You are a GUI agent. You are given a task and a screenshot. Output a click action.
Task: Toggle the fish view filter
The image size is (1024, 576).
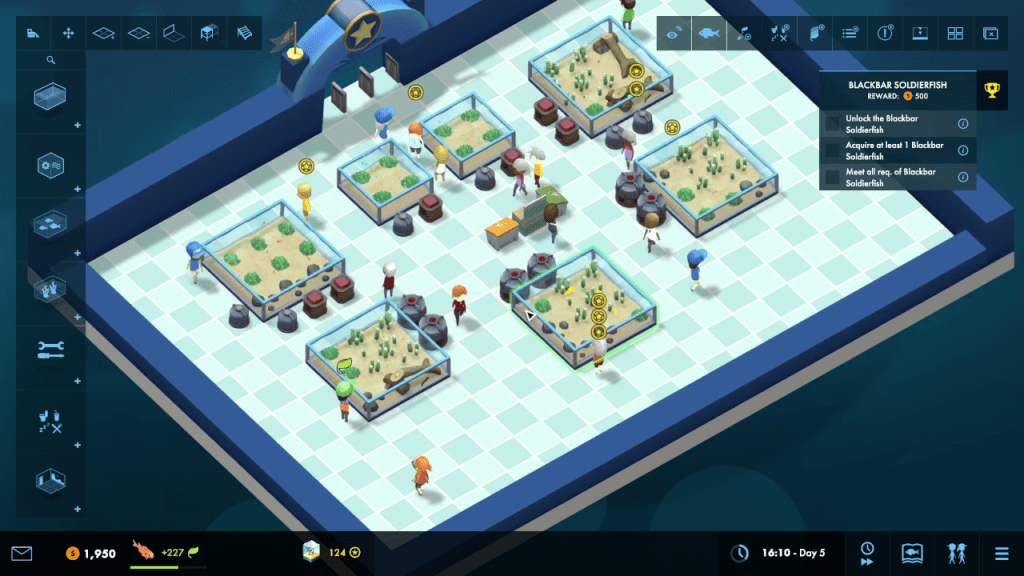click(709, 33)
